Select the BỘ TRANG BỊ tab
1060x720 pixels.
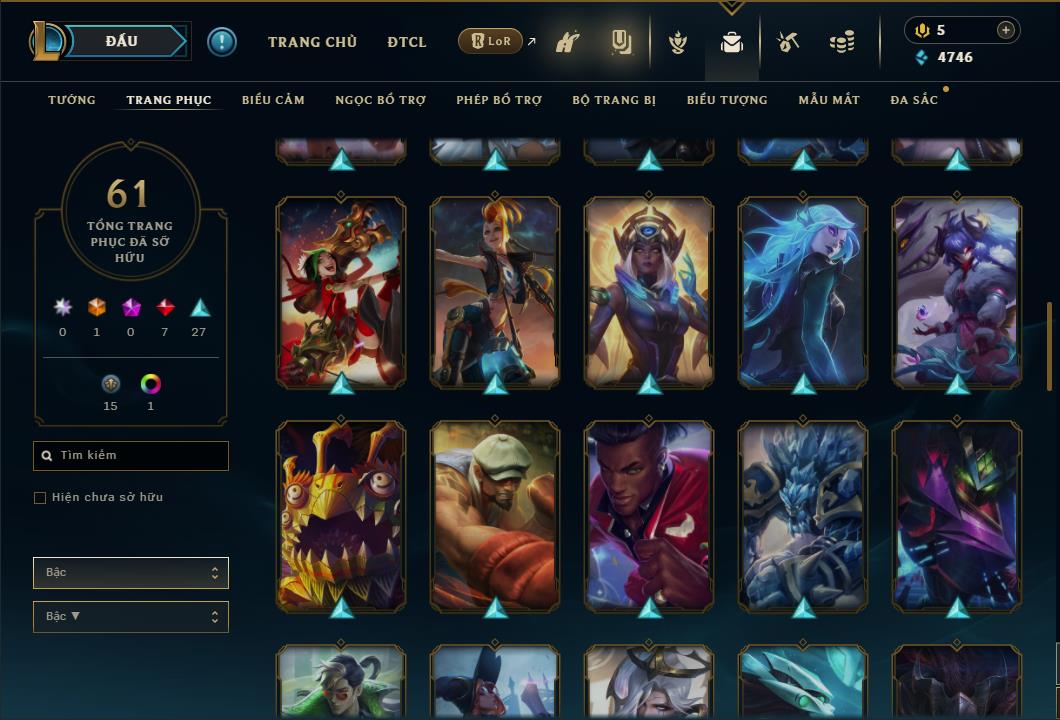tap(614, 100)
